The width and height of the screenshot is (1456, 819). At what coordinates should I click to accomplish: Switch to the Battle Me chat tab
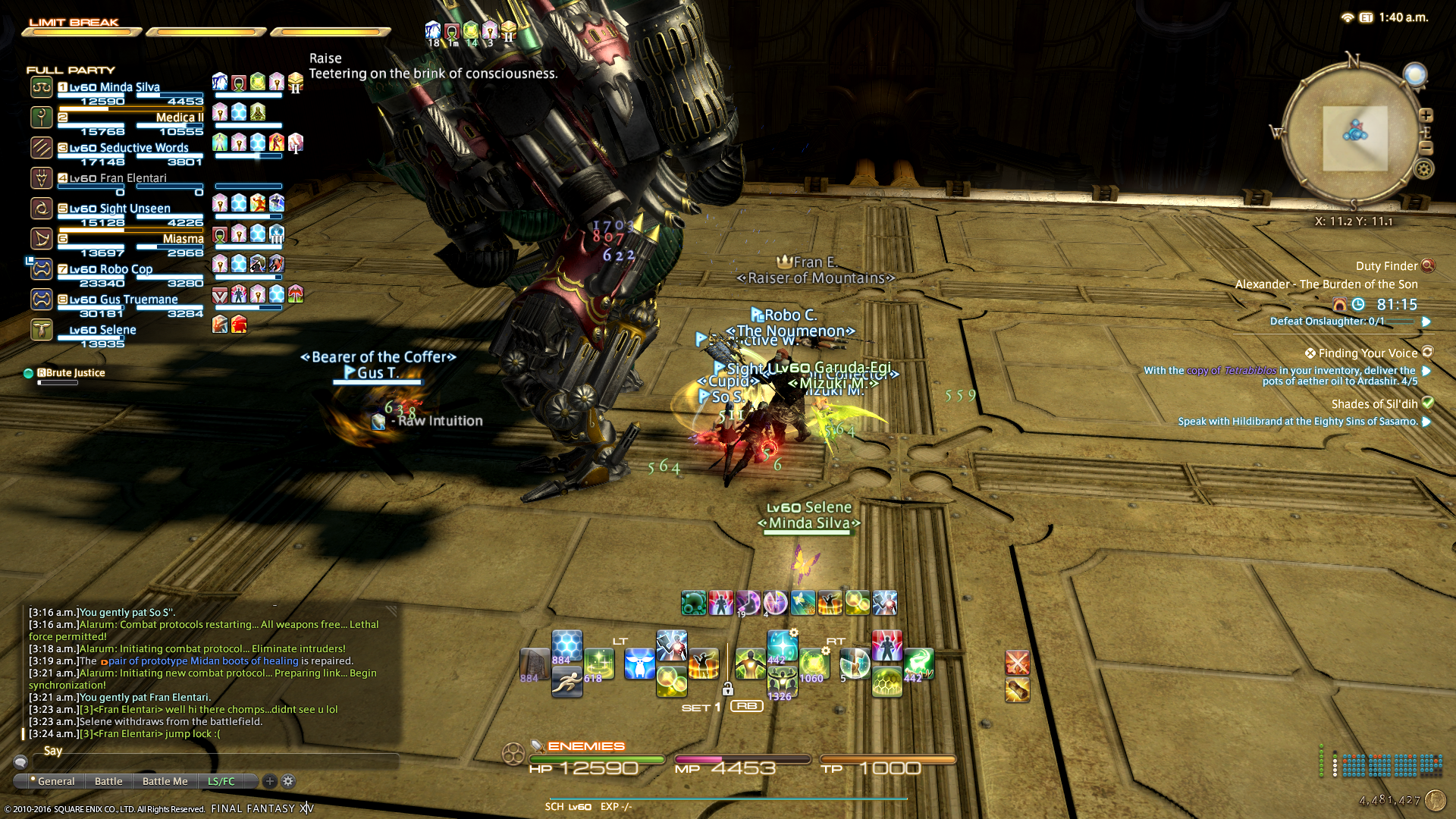165,781
